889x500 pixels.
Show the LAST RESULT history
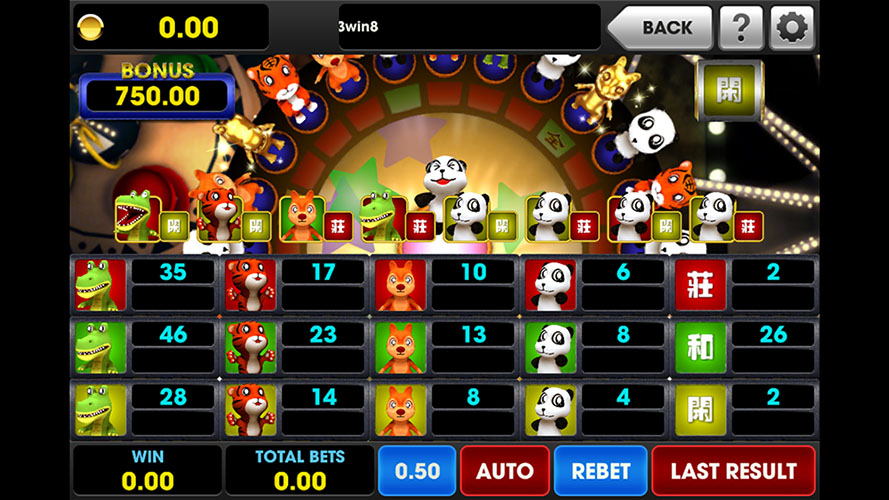(x=733, y=471)
